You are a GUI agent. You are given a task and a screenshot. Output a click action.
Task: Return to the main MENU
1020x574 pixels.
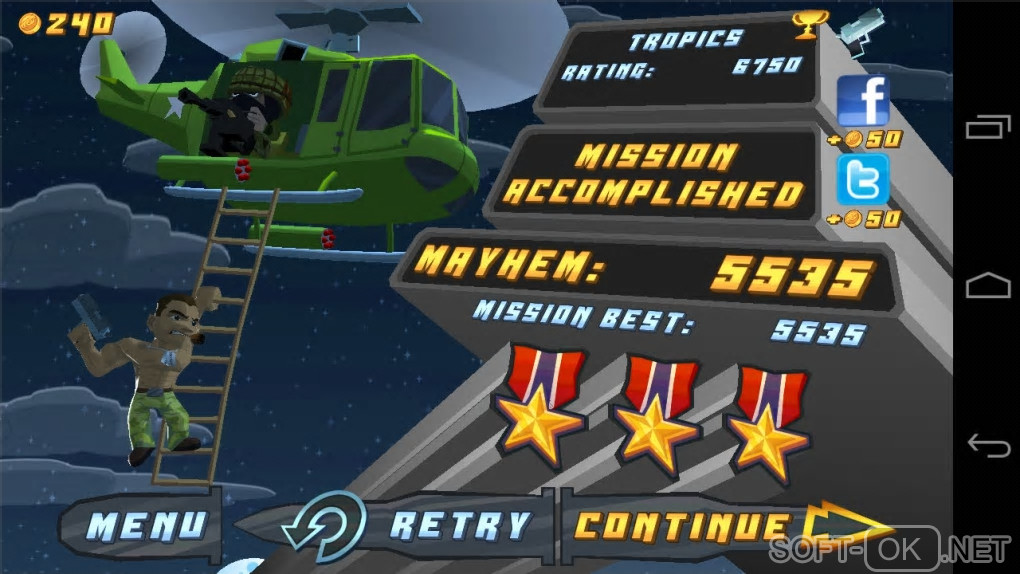146,526
